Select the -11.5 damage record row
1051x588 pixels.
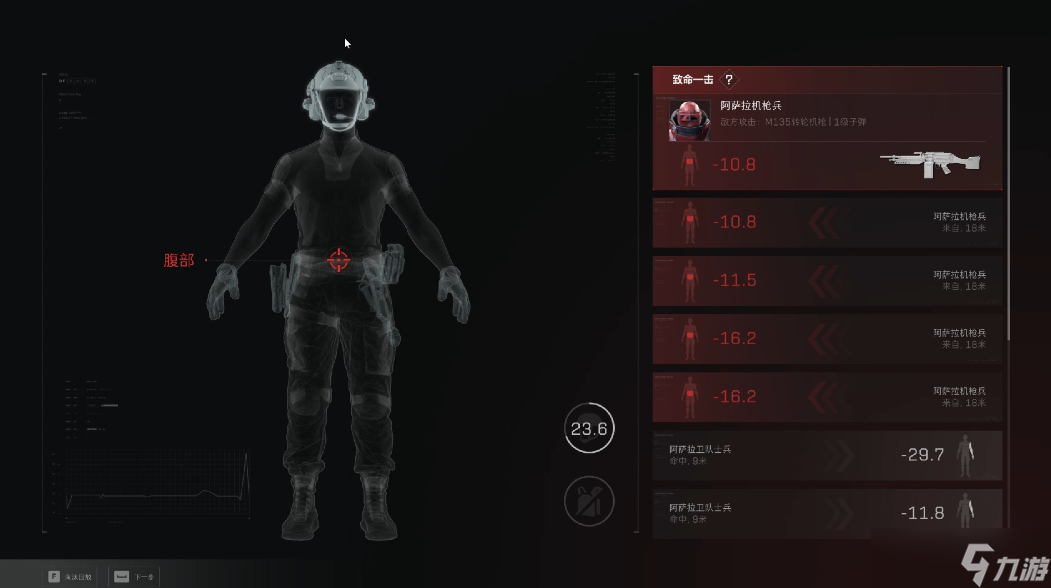click(827, 280)
